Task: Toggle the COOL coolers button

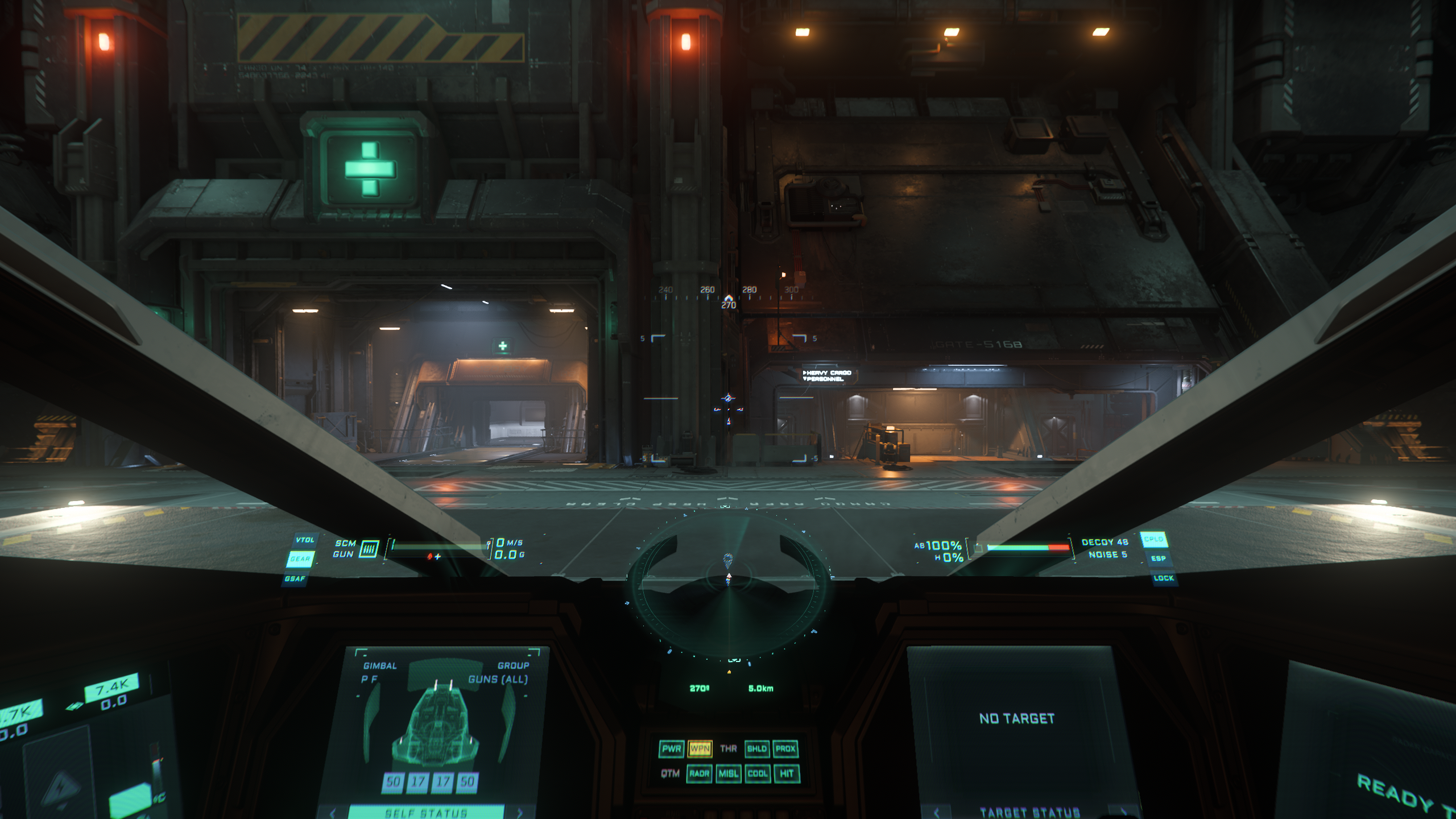Action: 758,773
